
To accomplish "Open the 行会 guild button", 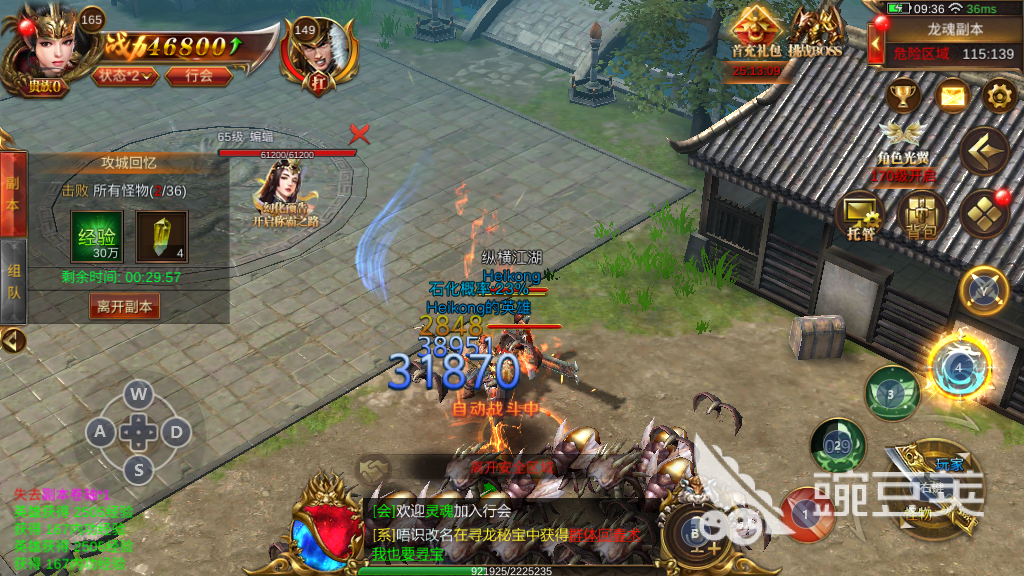I will [199, 75].
